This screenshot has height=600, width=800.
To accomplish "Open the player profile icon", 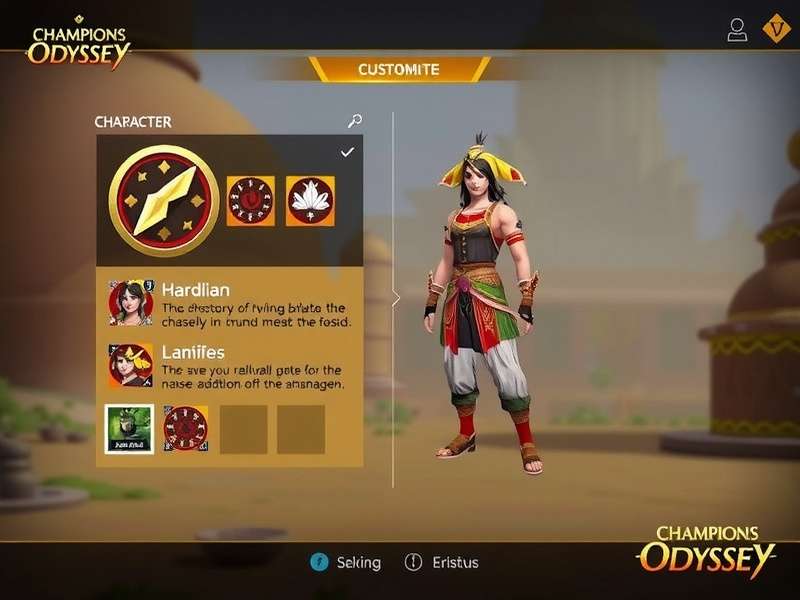I will [x=737, y=30].
